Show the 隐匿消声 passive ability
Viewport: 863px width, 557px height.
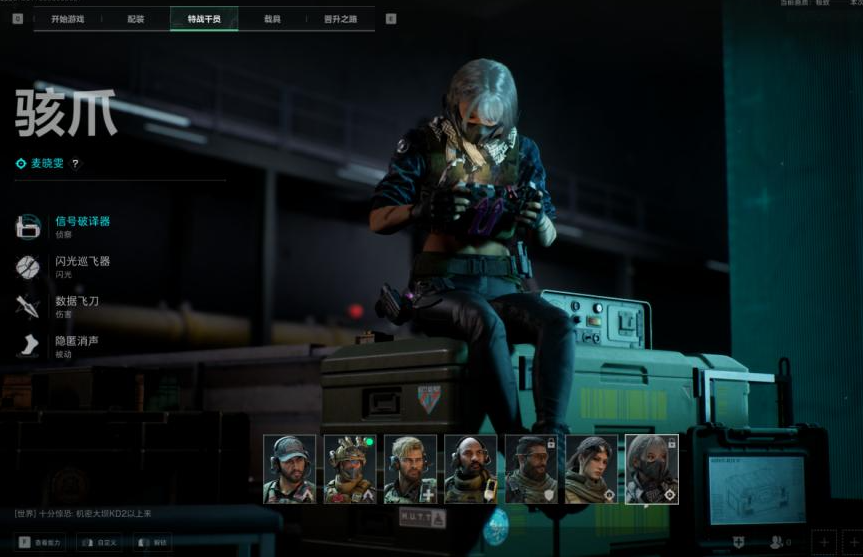click(x=76, y=345)
